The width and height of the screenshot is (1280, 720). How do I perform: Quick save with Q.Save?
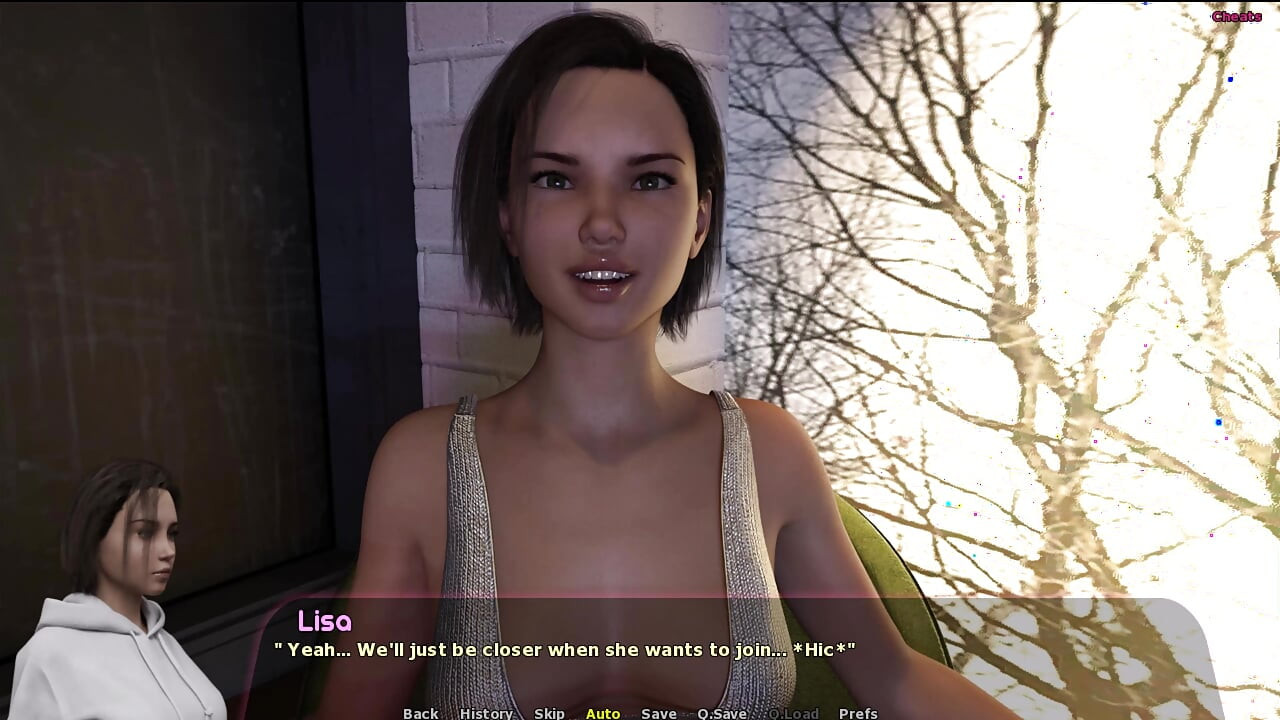click(722, 713)
